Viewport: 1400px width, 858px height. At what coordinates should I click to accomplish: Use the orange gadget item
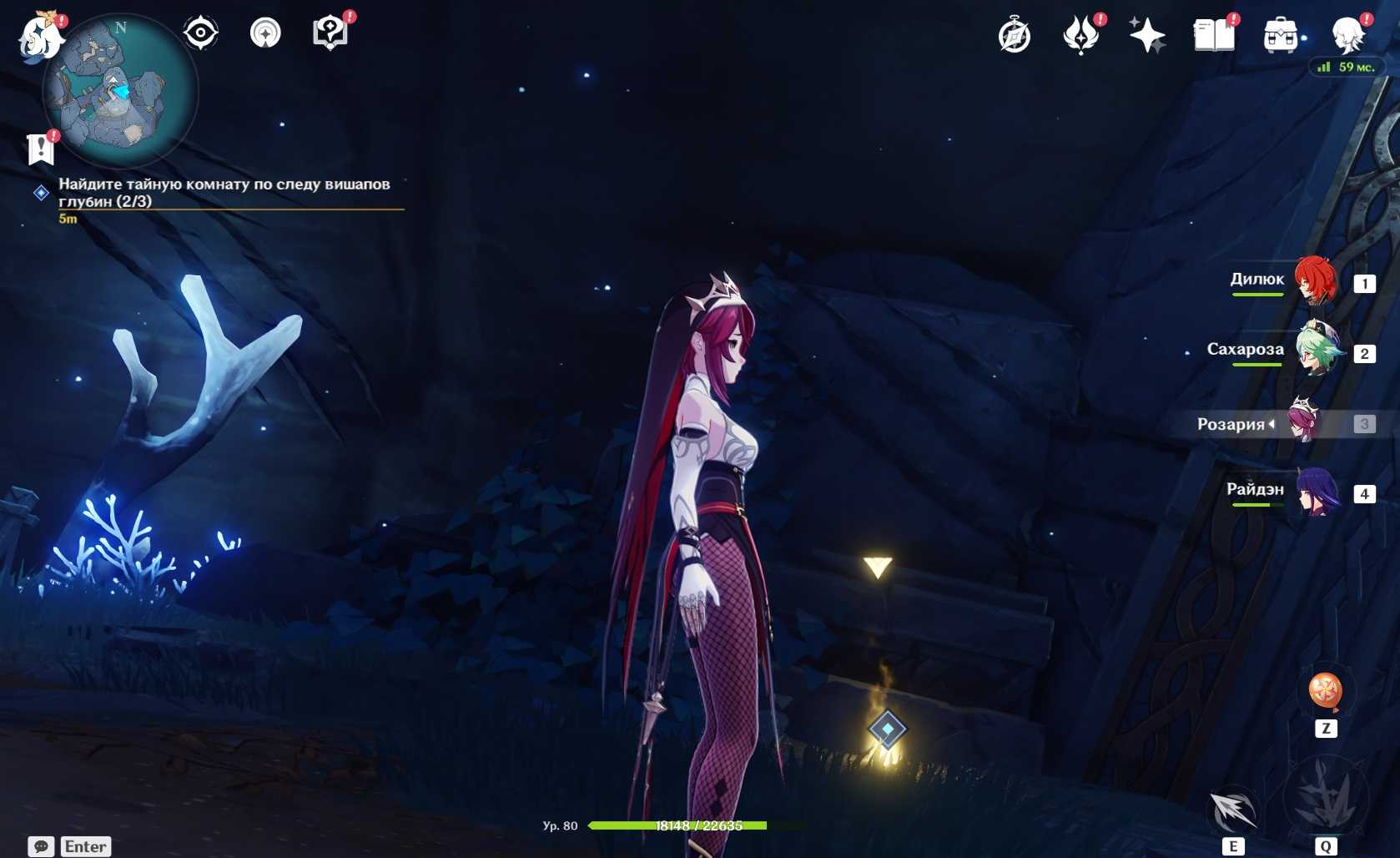(1325, 691)
